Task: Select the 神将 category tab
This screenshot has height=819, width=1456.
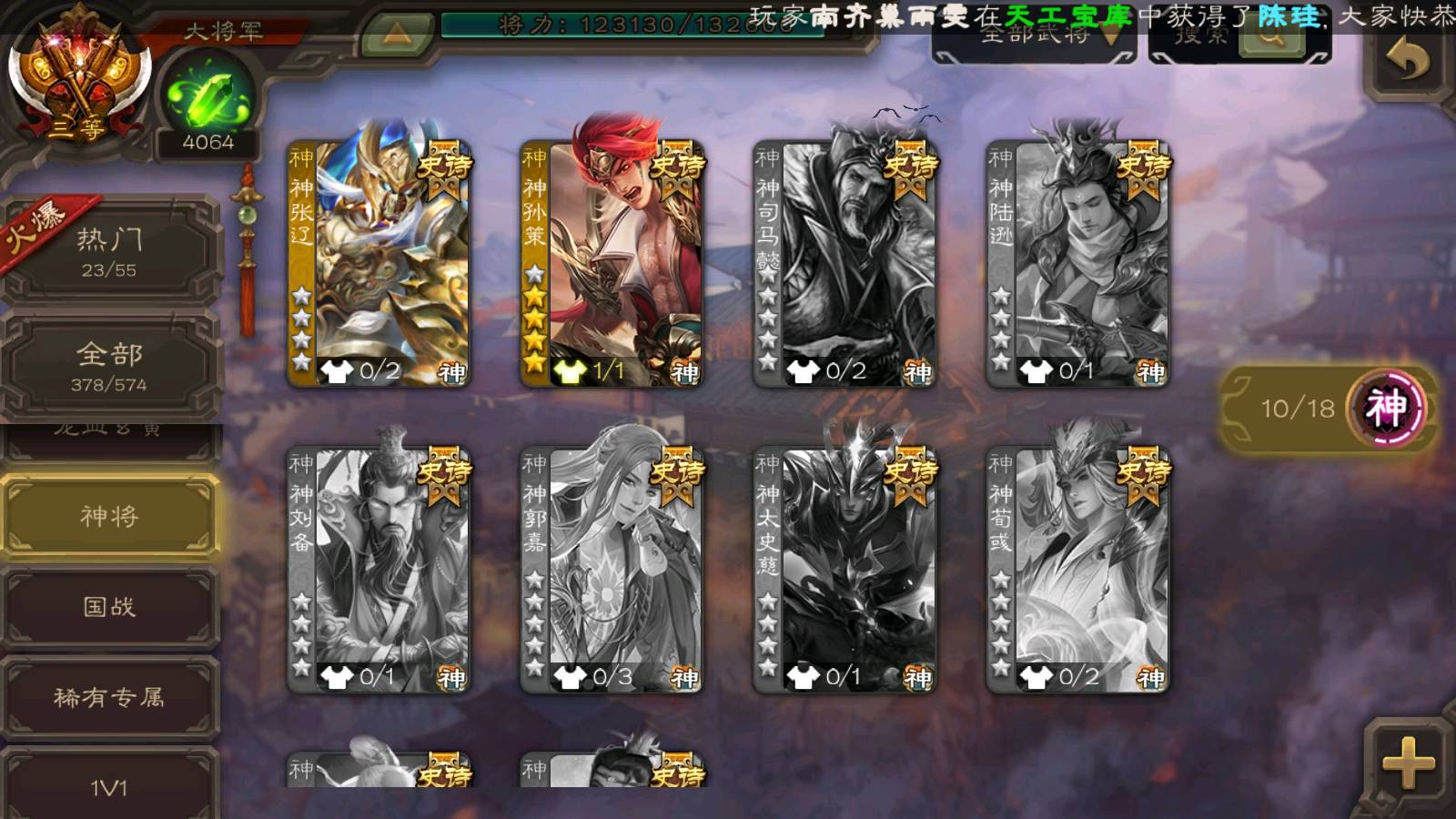Action: [x=109, y=516]
